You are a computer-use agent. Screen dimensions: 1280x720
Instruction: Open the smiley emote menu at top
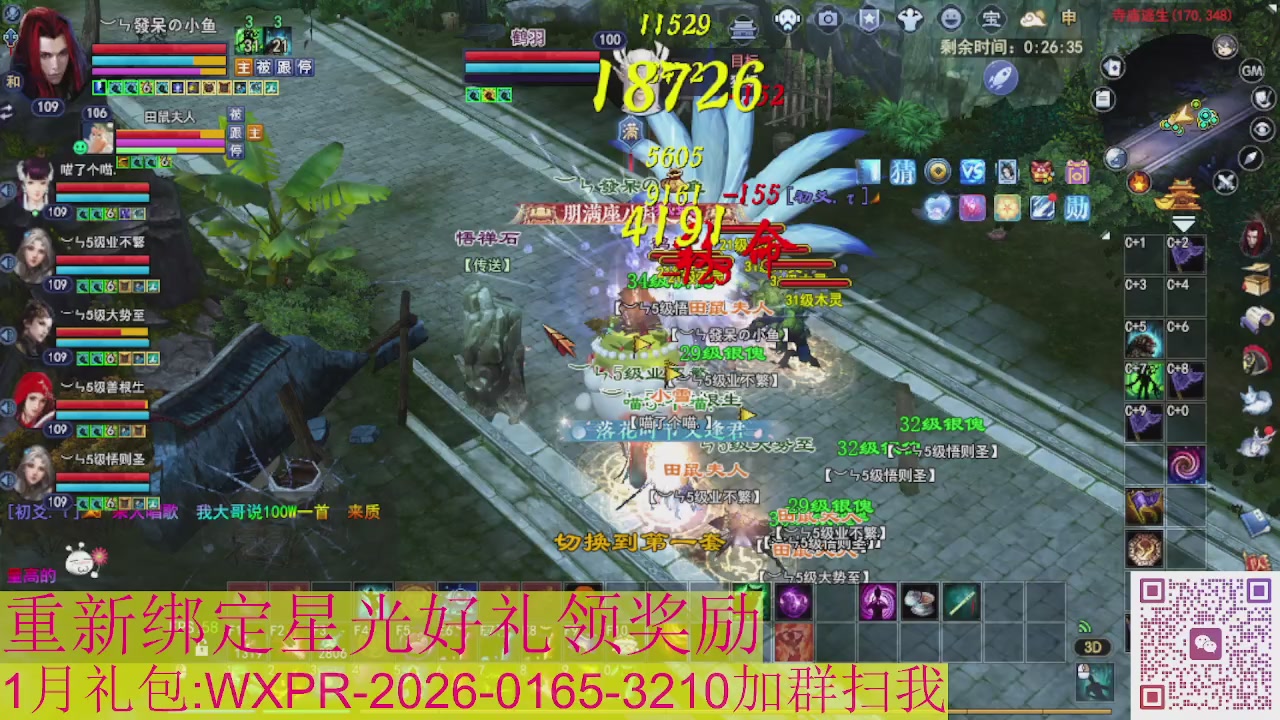click(x=952, y=18)
